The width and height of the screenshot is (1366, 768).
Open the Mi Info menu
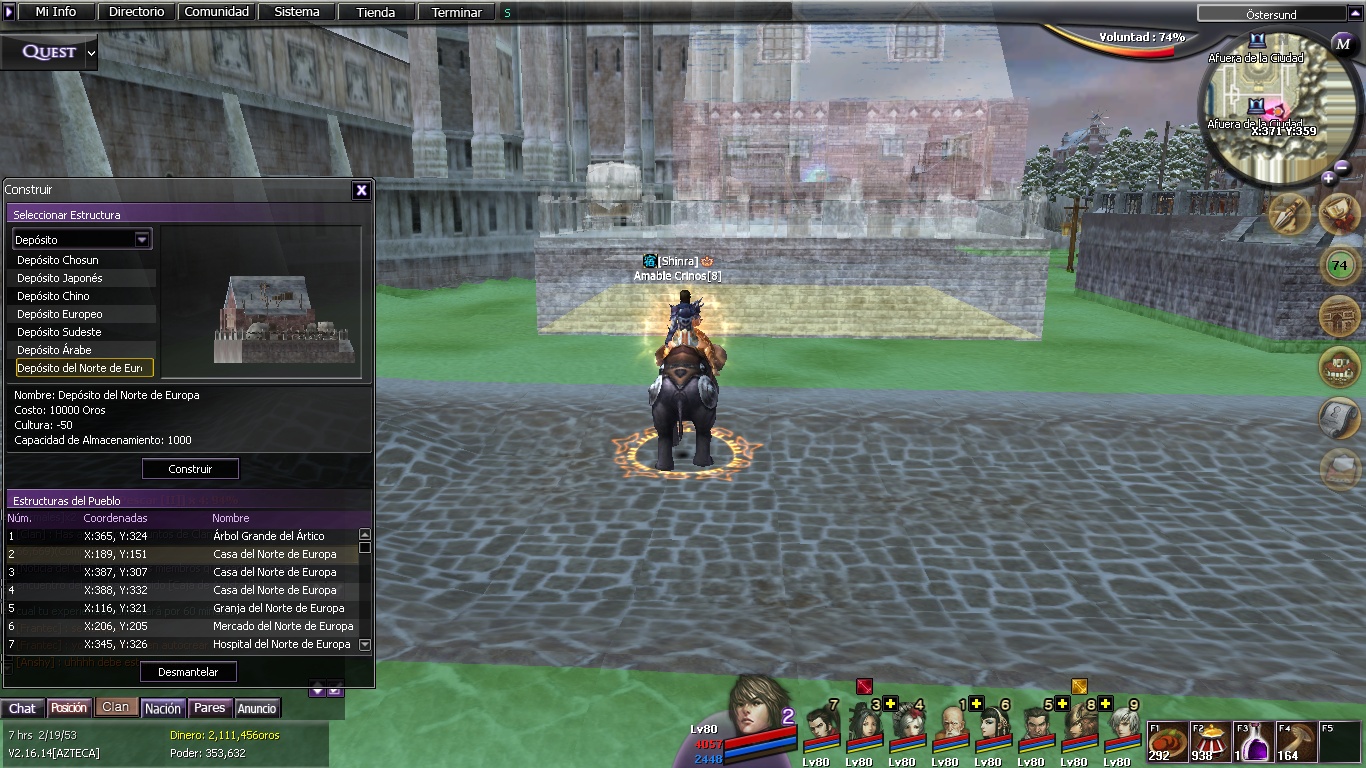pos(56,12)
